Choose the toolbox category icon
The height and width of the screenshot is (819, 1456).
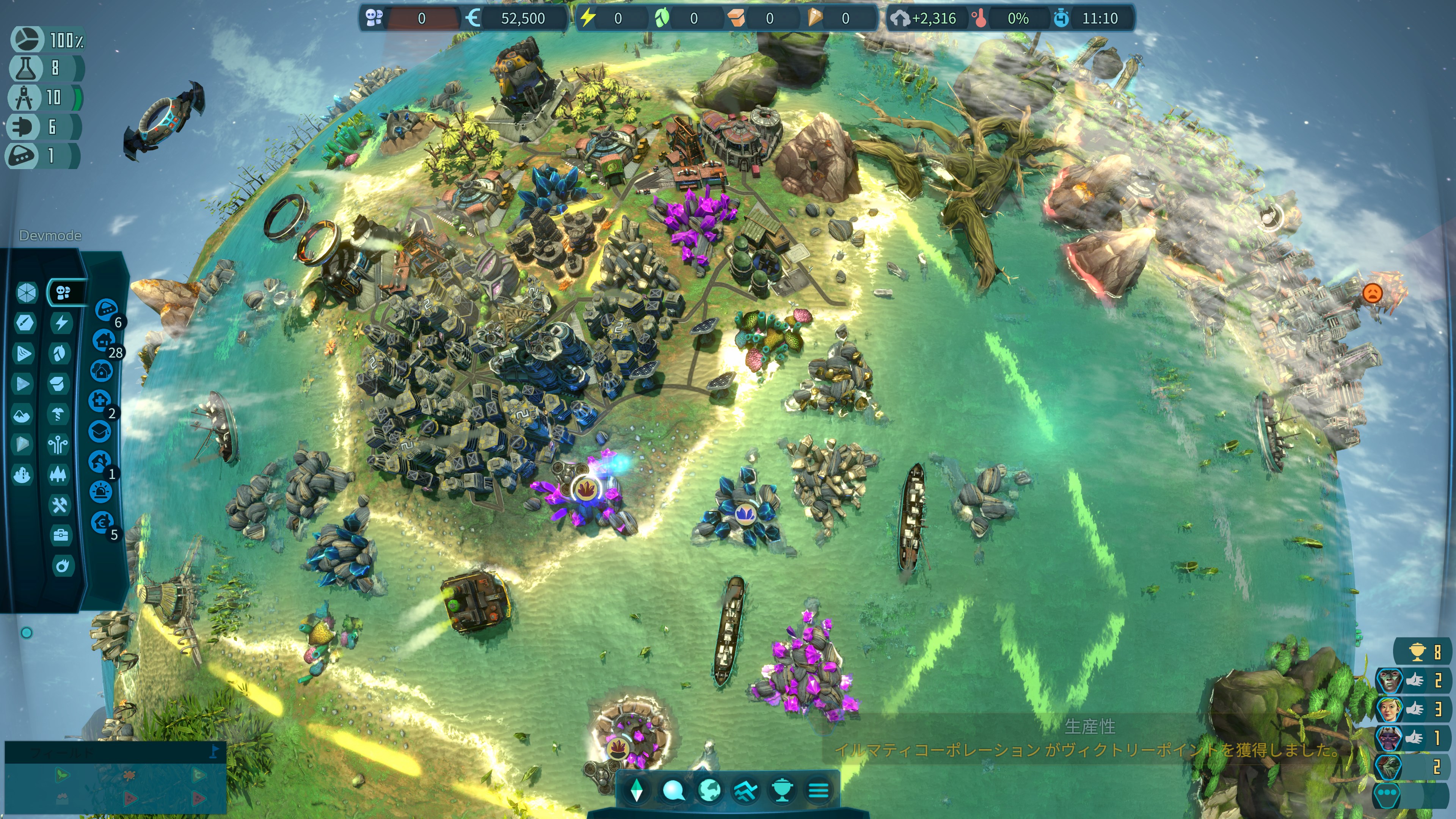61,535
